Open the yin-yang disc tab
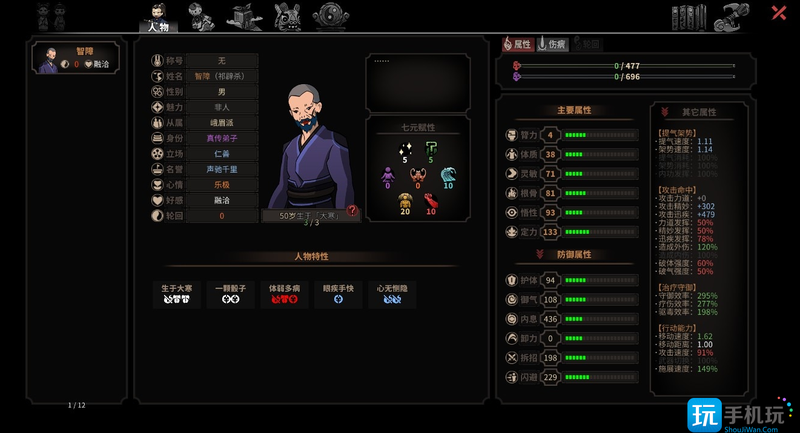 (330, 16)
